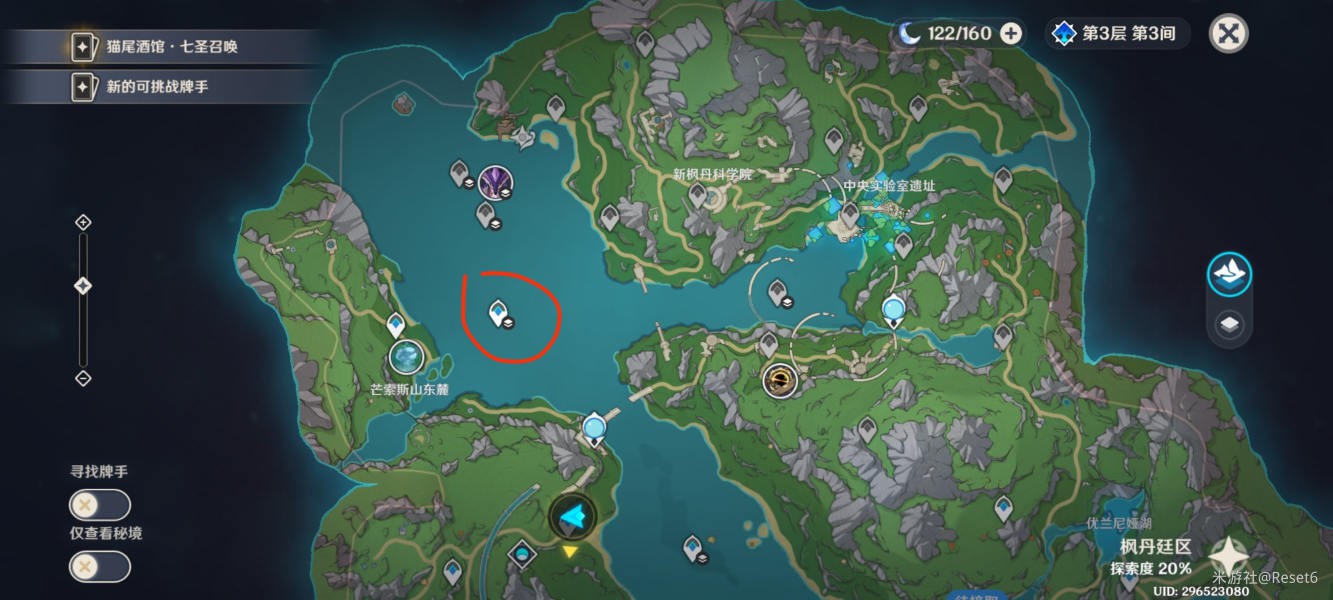
Task: Select the marker at 芒索斯山东麓
Action: [x=407, y=357]
